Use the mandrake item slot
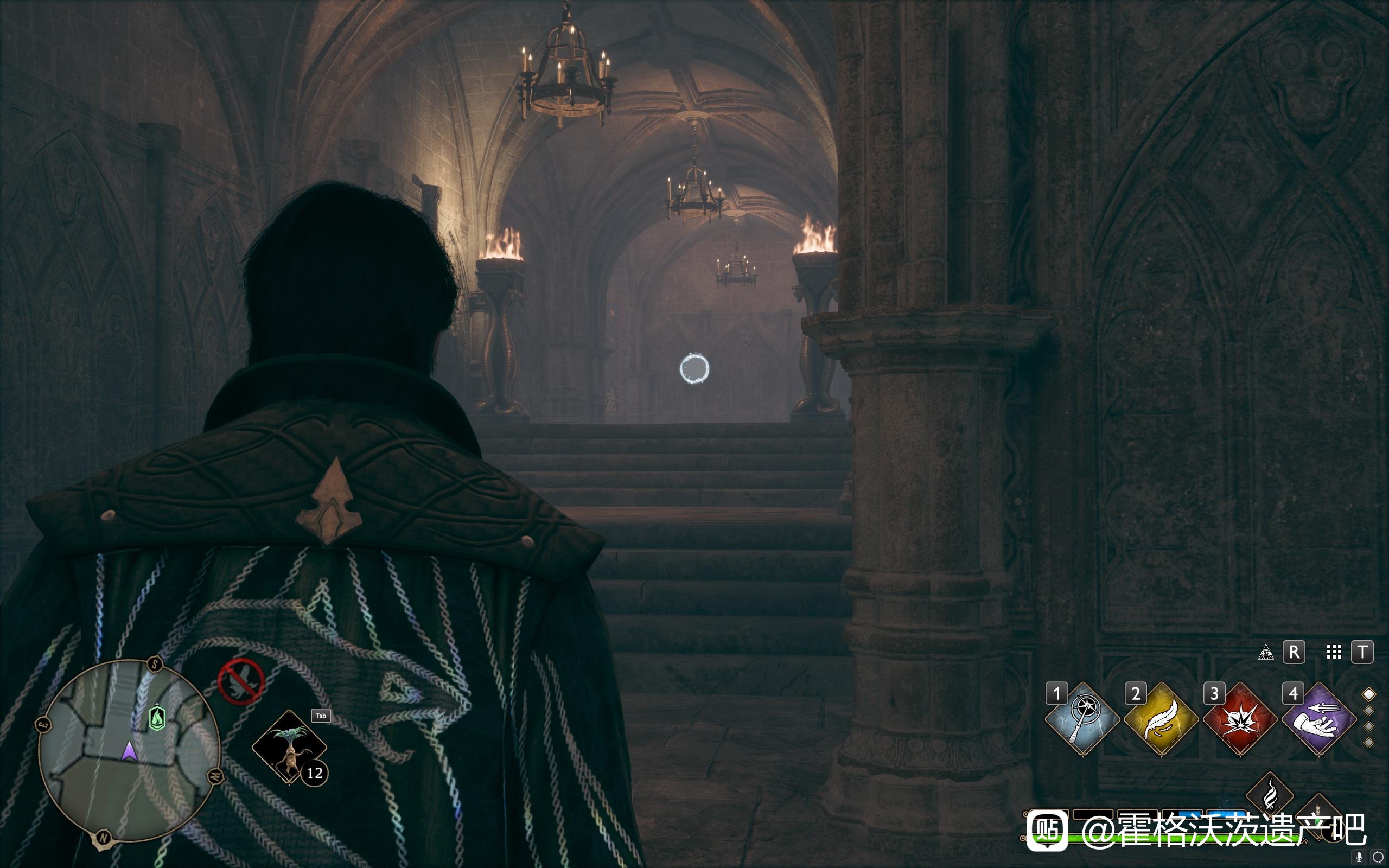Screen dimensions: 1389x868 [x=289, y=746]
